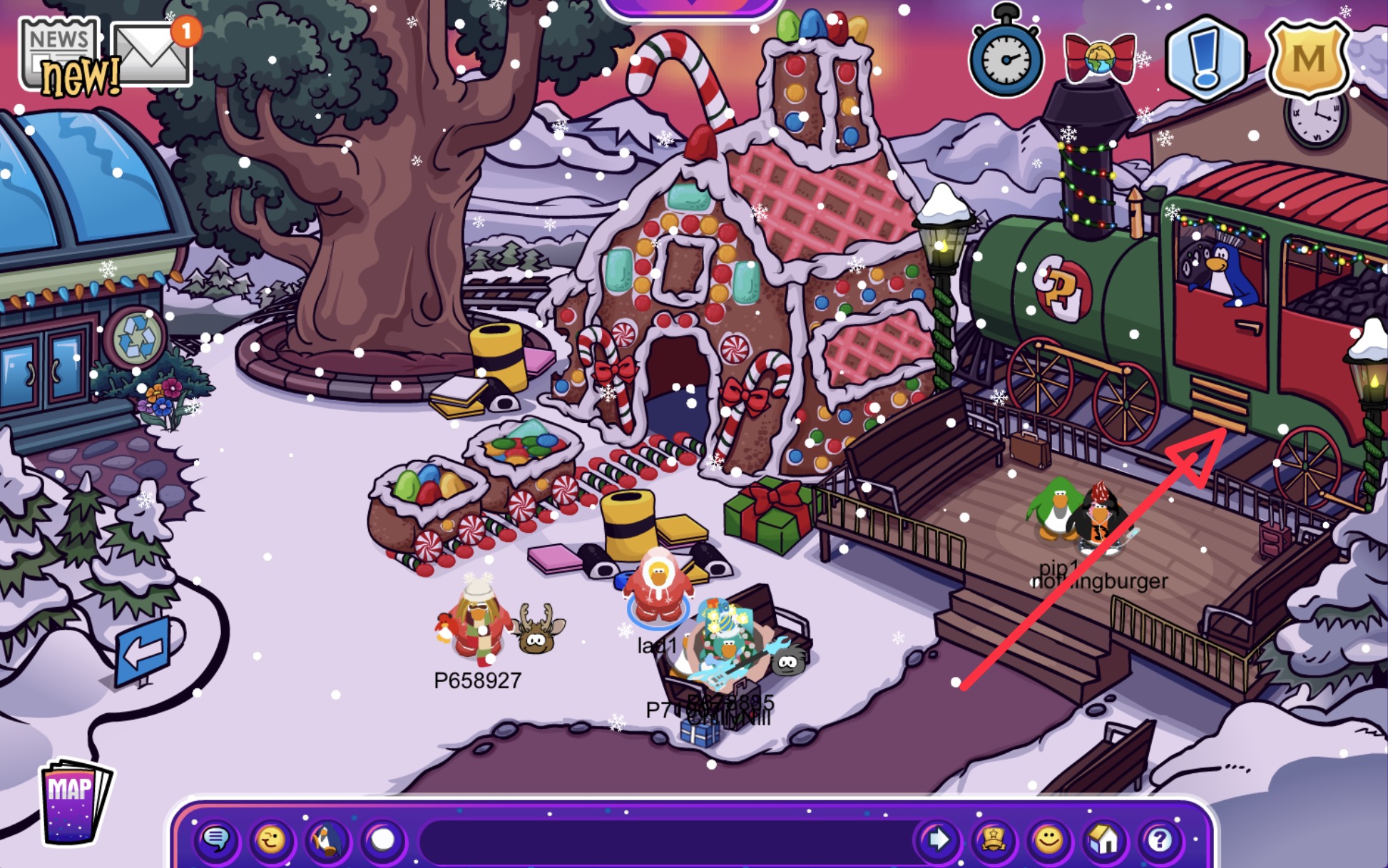1388x868 pixels.
Task: Open the mail envelope inbox
Action: point(151,55)
